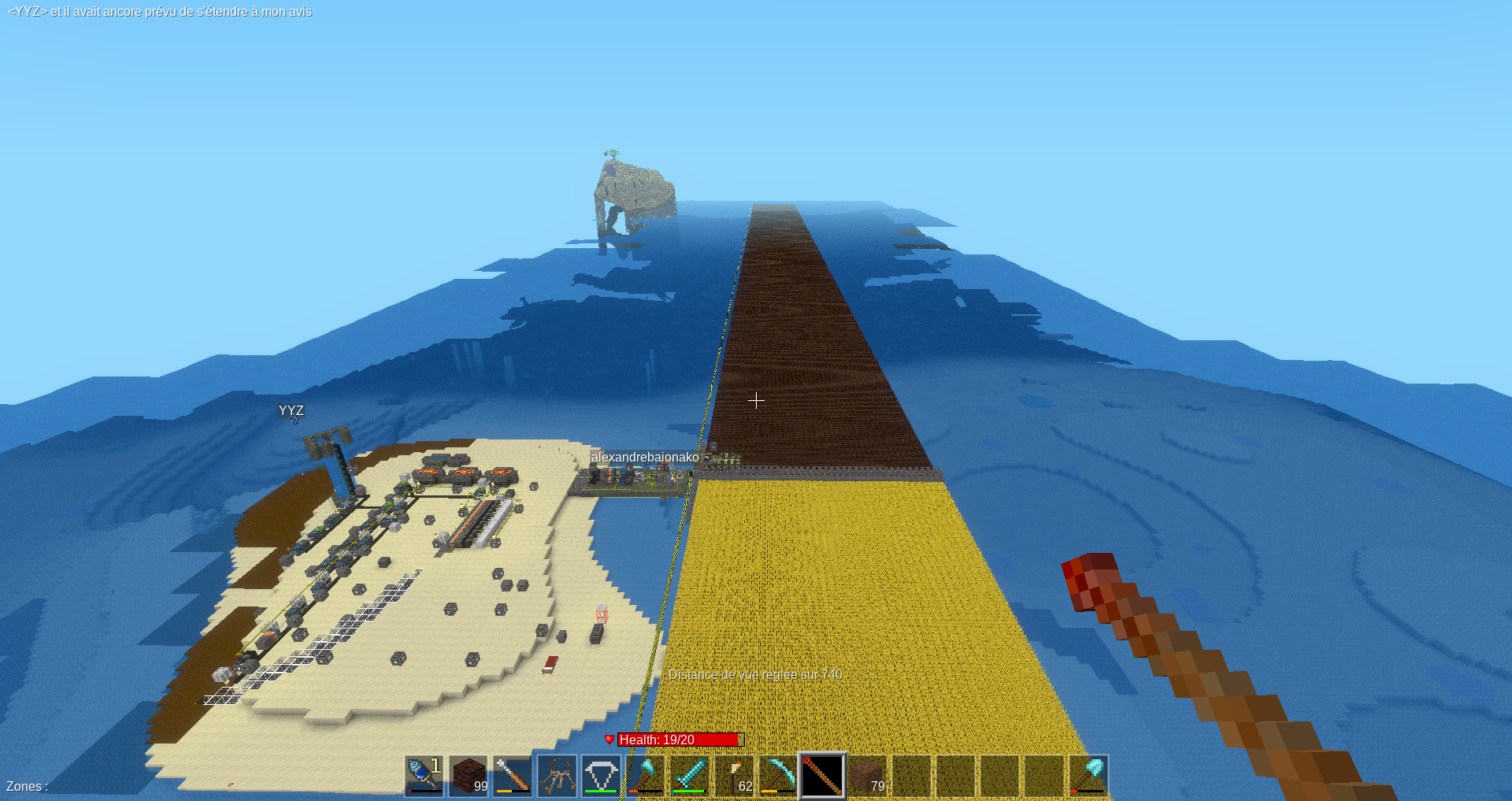Choose the torch stack of 62
1512x801 pixels.
pyautogui.click(x=734, y=776)
